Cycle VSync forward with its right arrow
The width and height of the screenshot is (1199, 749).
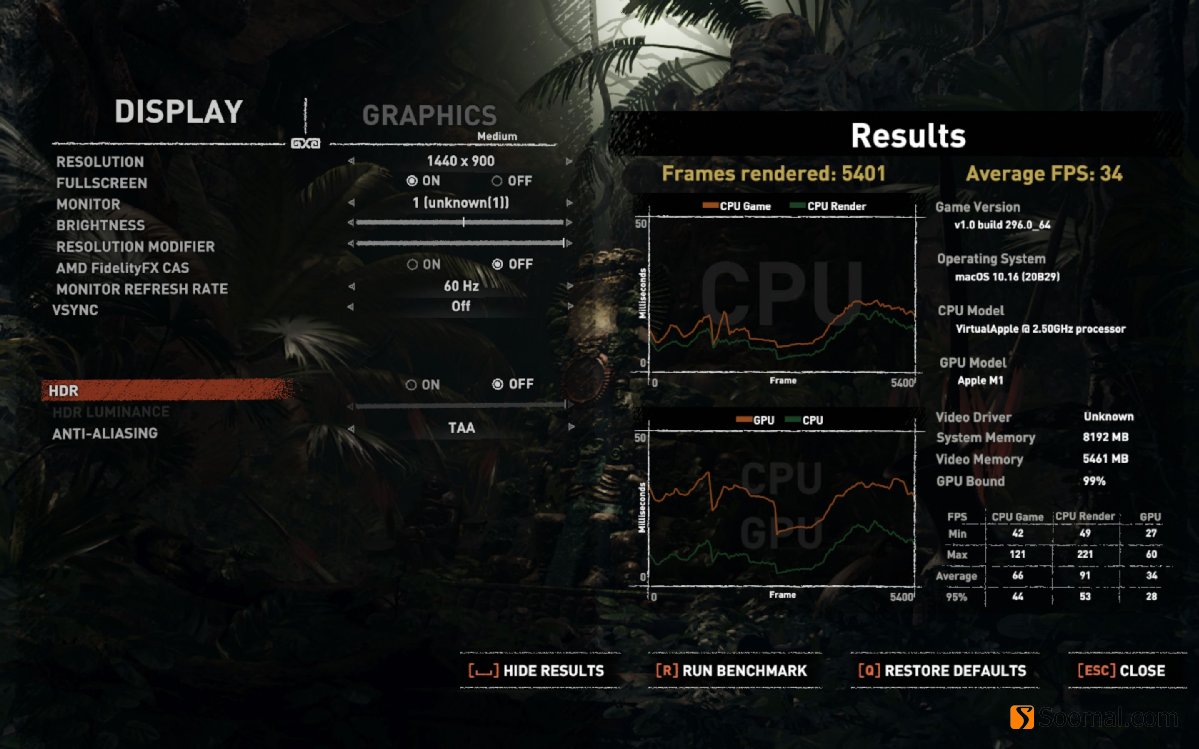click(x=570, y=307)
